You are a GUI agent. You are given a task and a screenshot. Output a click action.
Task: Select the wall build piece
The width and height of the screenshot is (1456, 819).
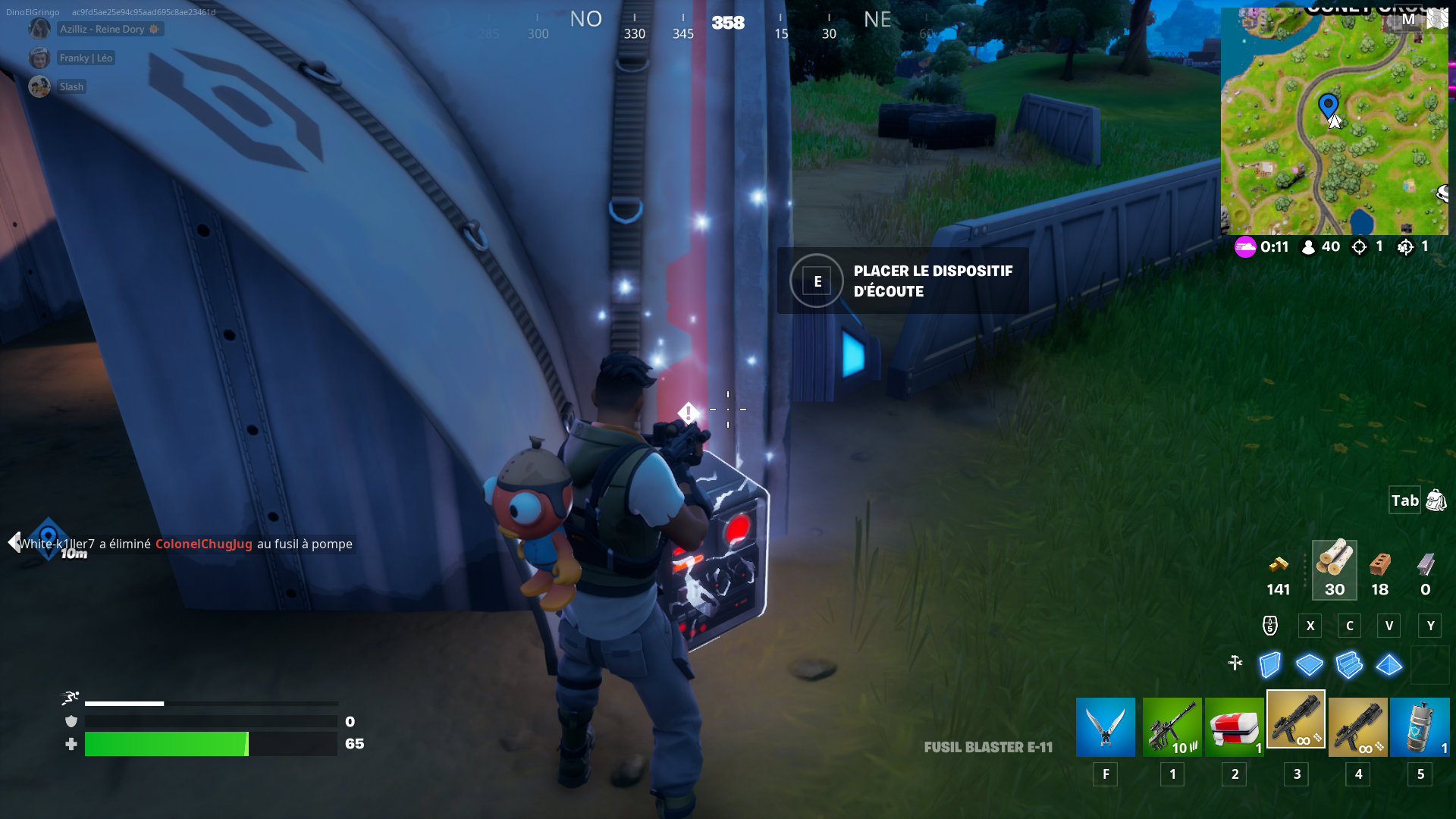pyautogui.click(x=1269, y=664)
